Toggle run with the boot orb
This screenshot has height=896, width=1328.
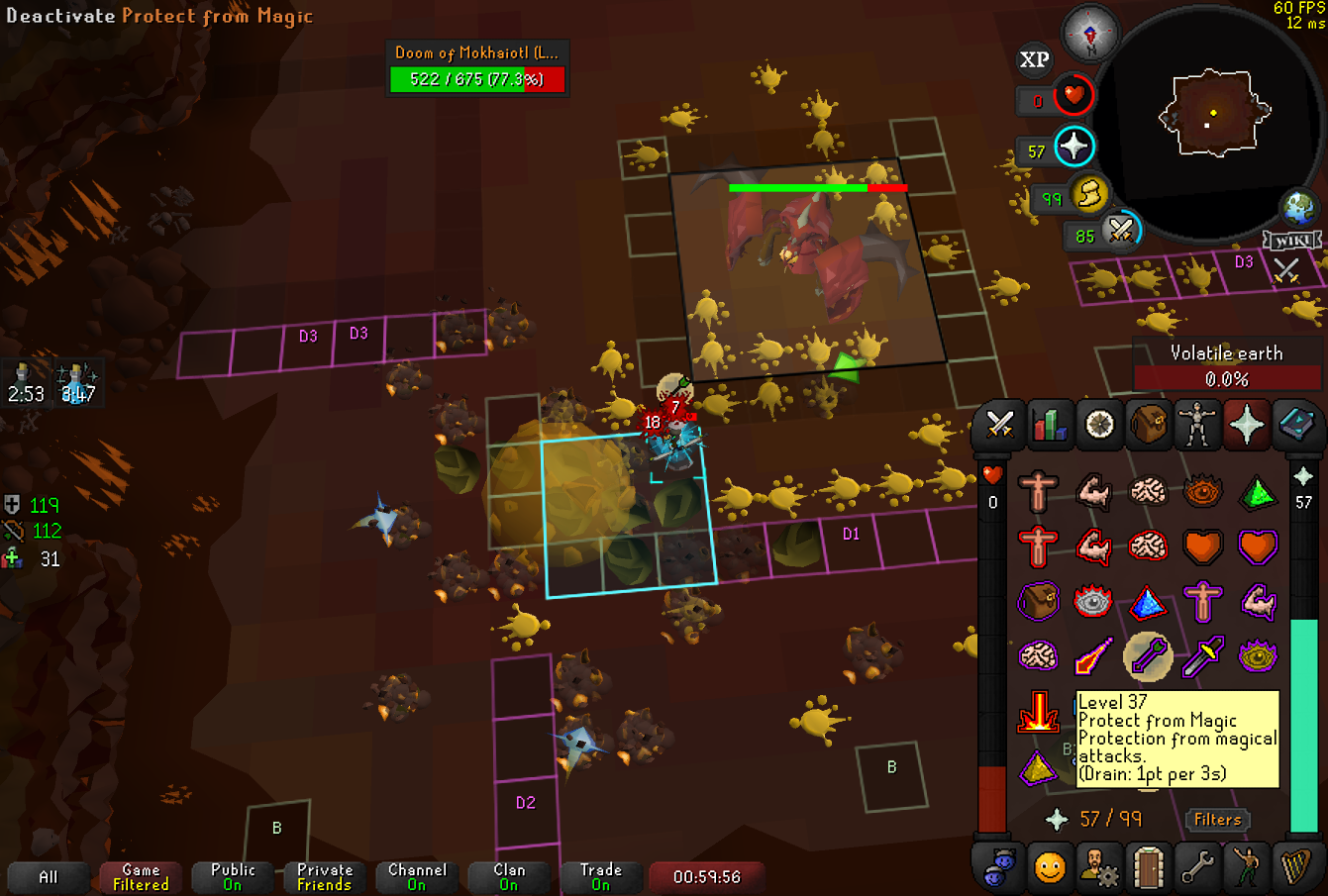pos(1088,194)
